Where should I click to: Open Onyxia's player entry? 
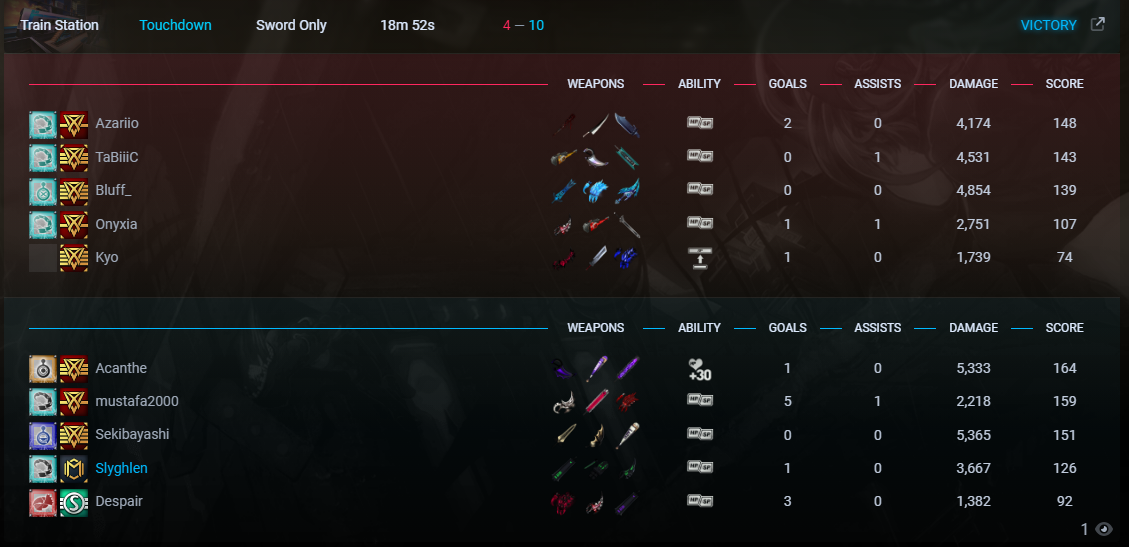(x=116, y=224)
